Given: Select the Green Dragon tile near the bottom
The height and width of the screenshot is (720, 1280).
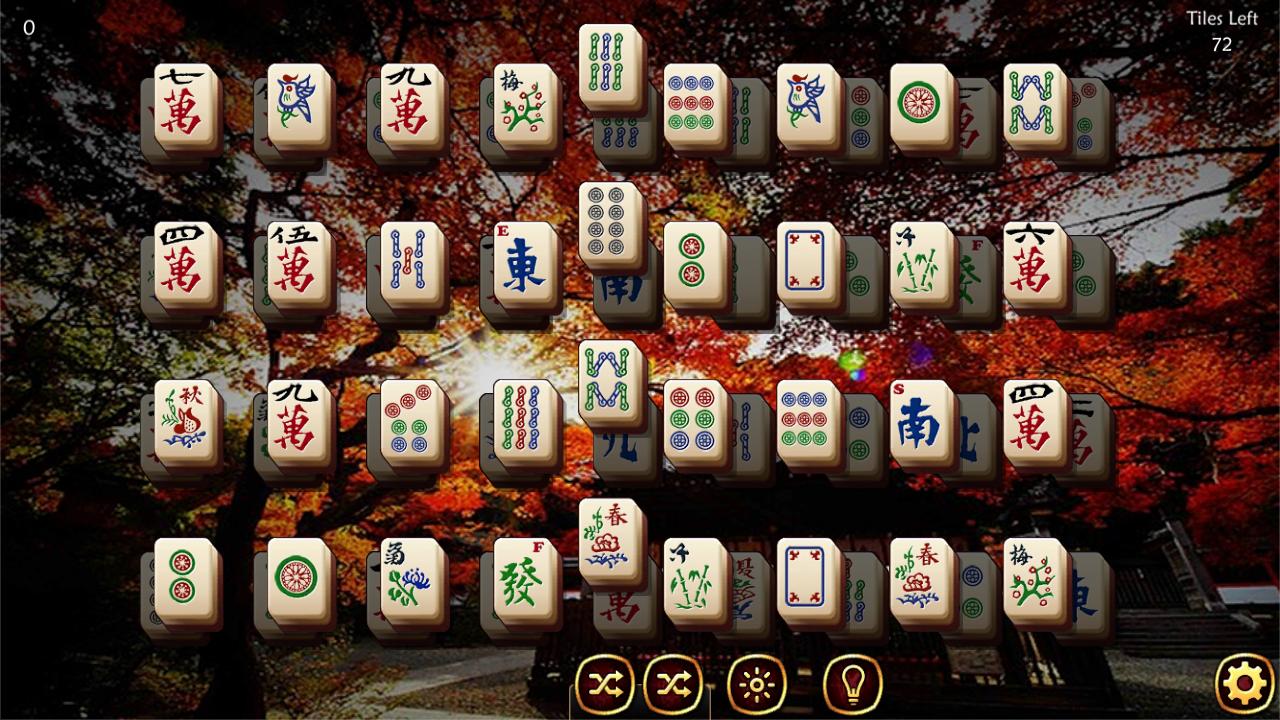Looking at the screenshot, I should [x=521, y=580].
